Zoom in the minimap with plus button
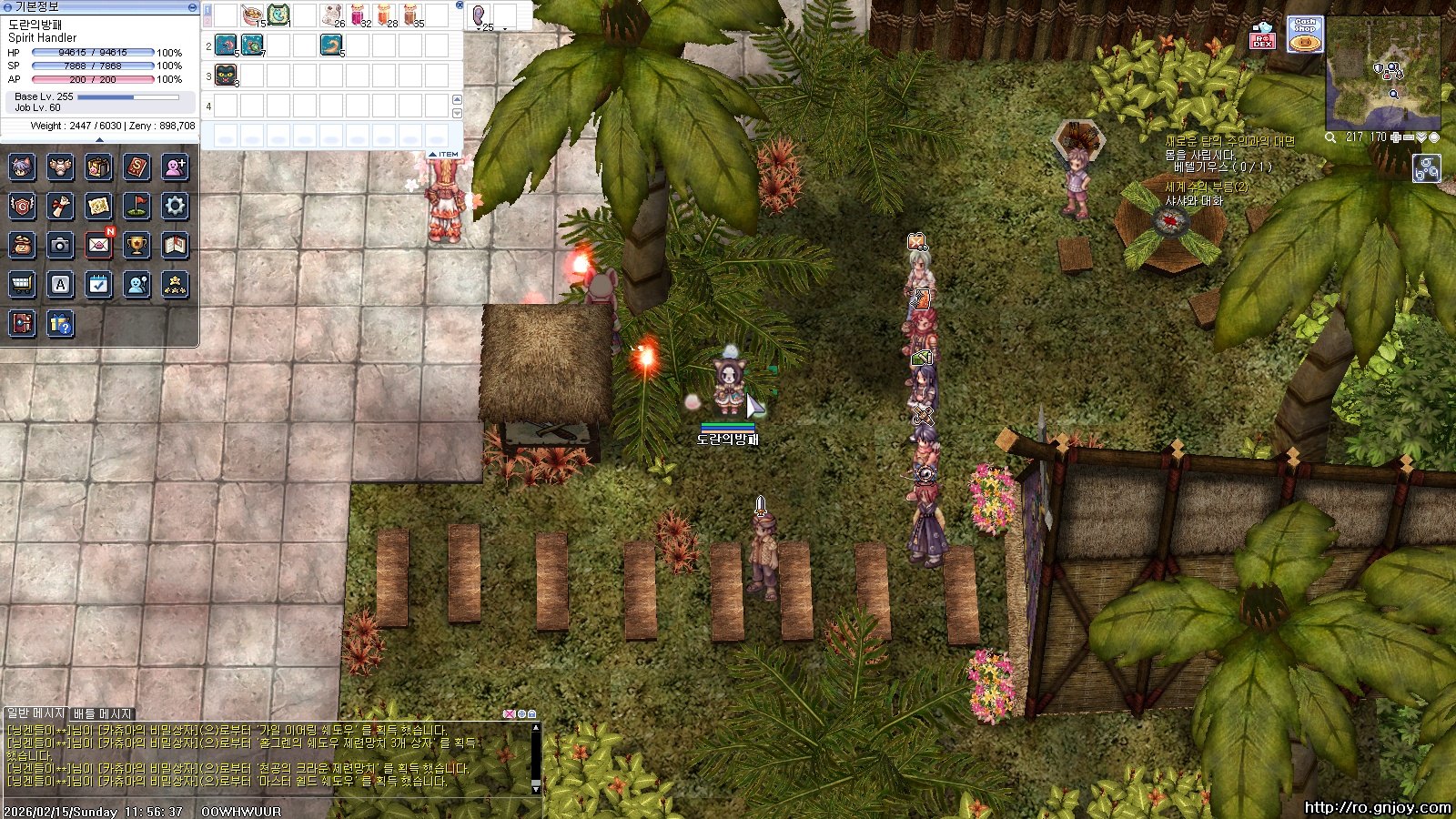This screenshot has width=1456, height=819. [1395, 137]
